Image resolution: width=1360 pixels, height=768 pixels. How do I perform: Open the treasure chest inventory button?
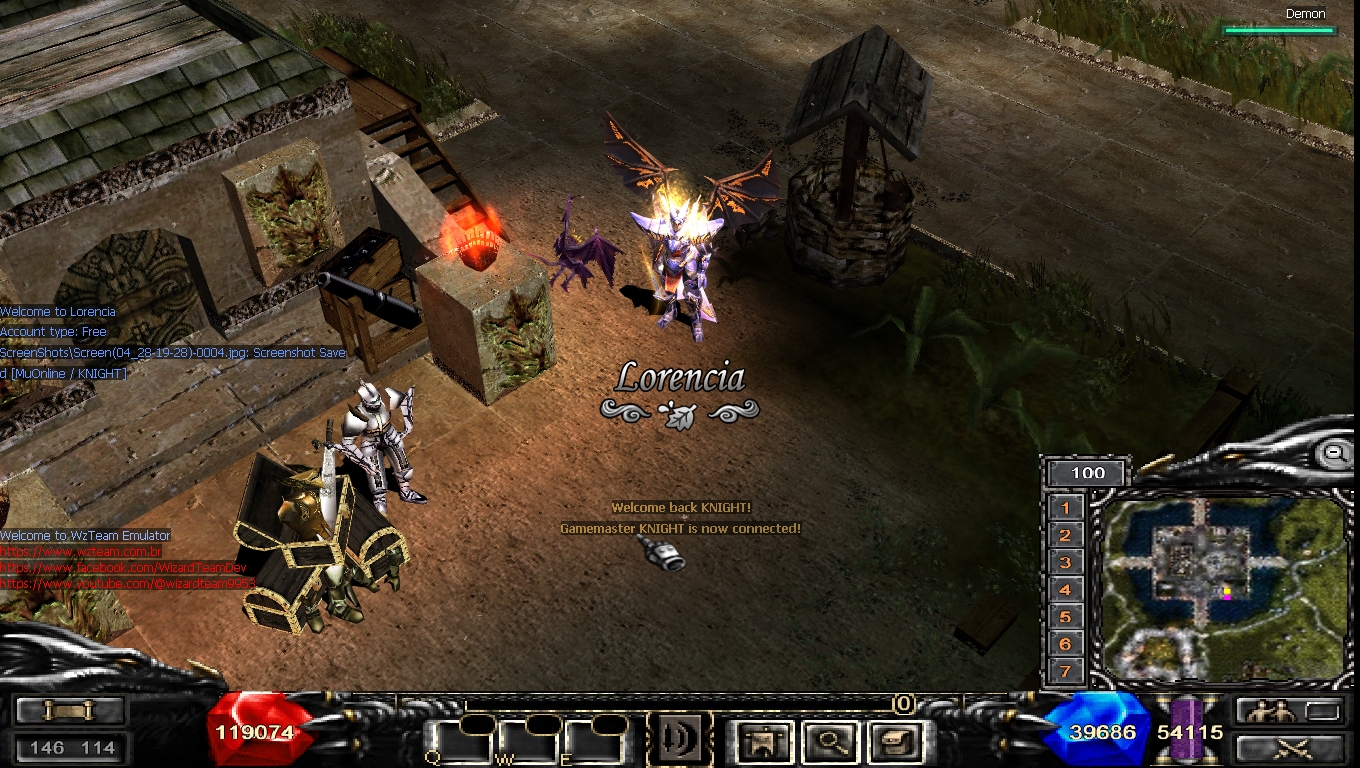(892, 742)
